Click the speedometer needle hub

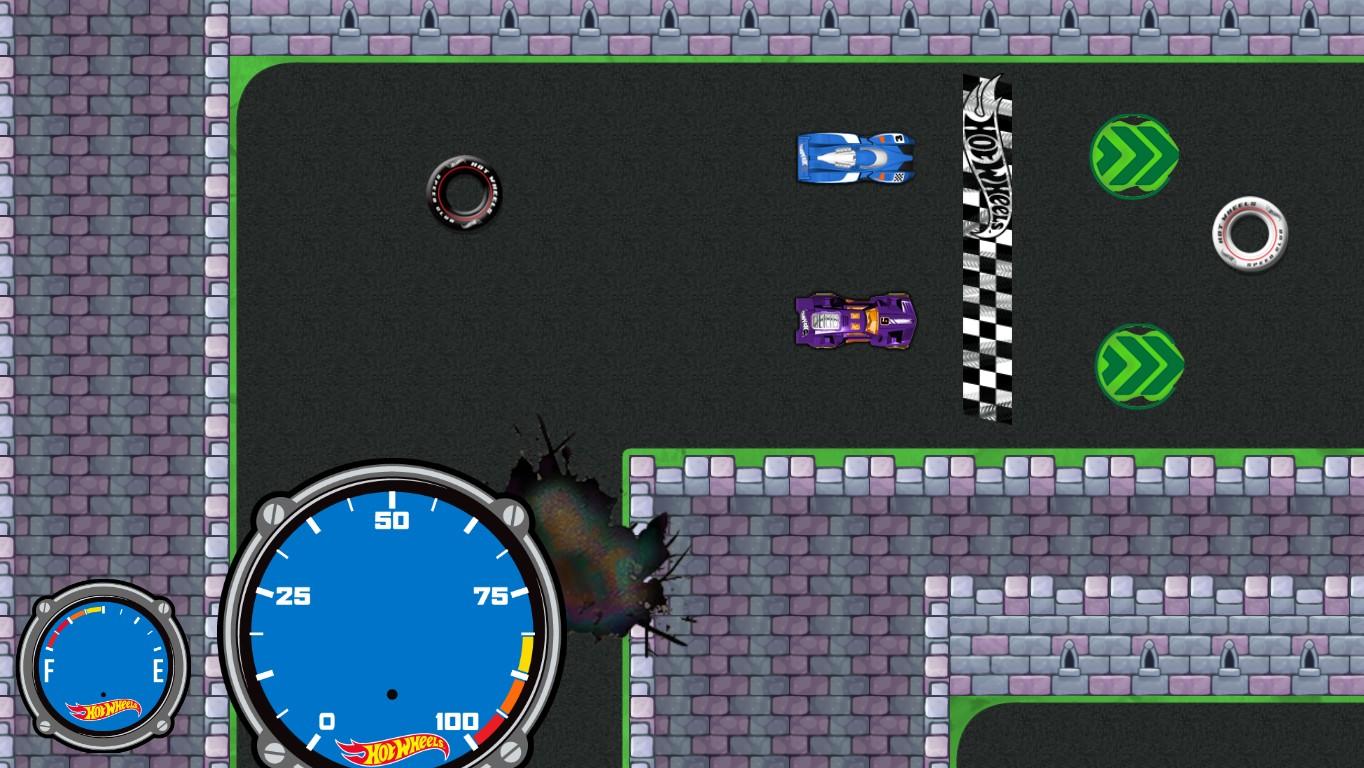coord(392,694)
